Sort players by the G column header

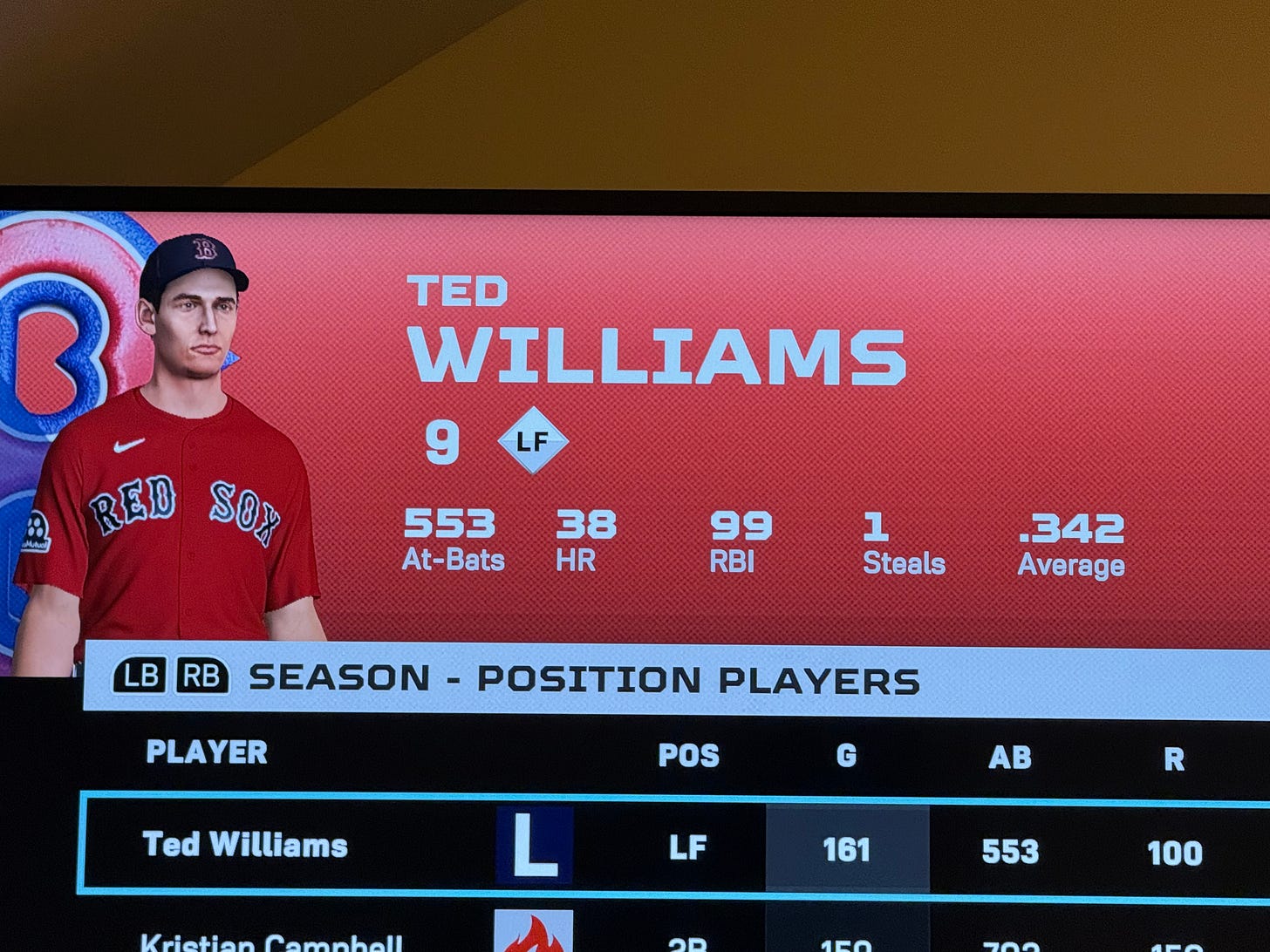point(846,755)
